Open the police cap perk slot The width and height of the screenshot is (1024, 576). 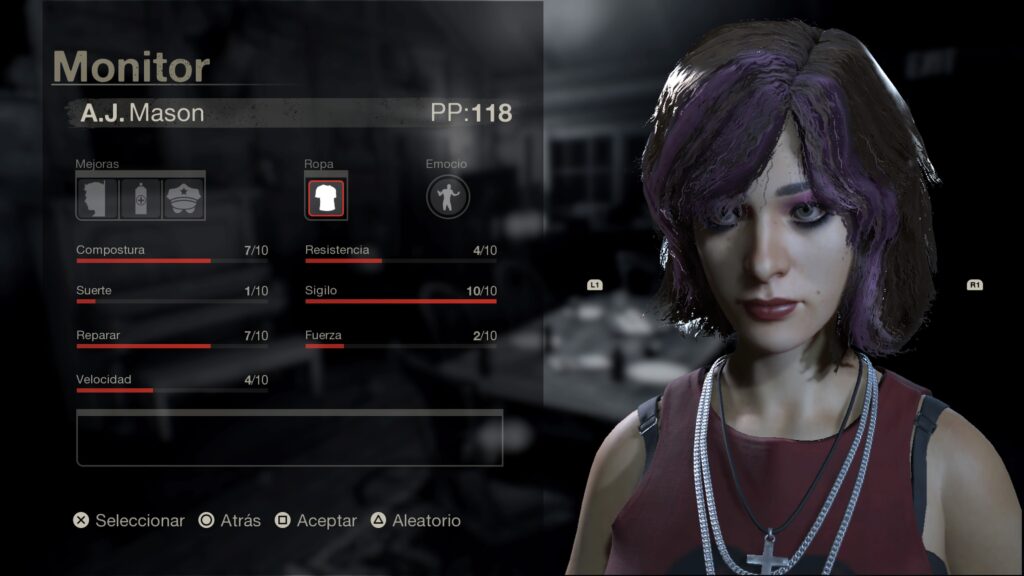[184, 198]
